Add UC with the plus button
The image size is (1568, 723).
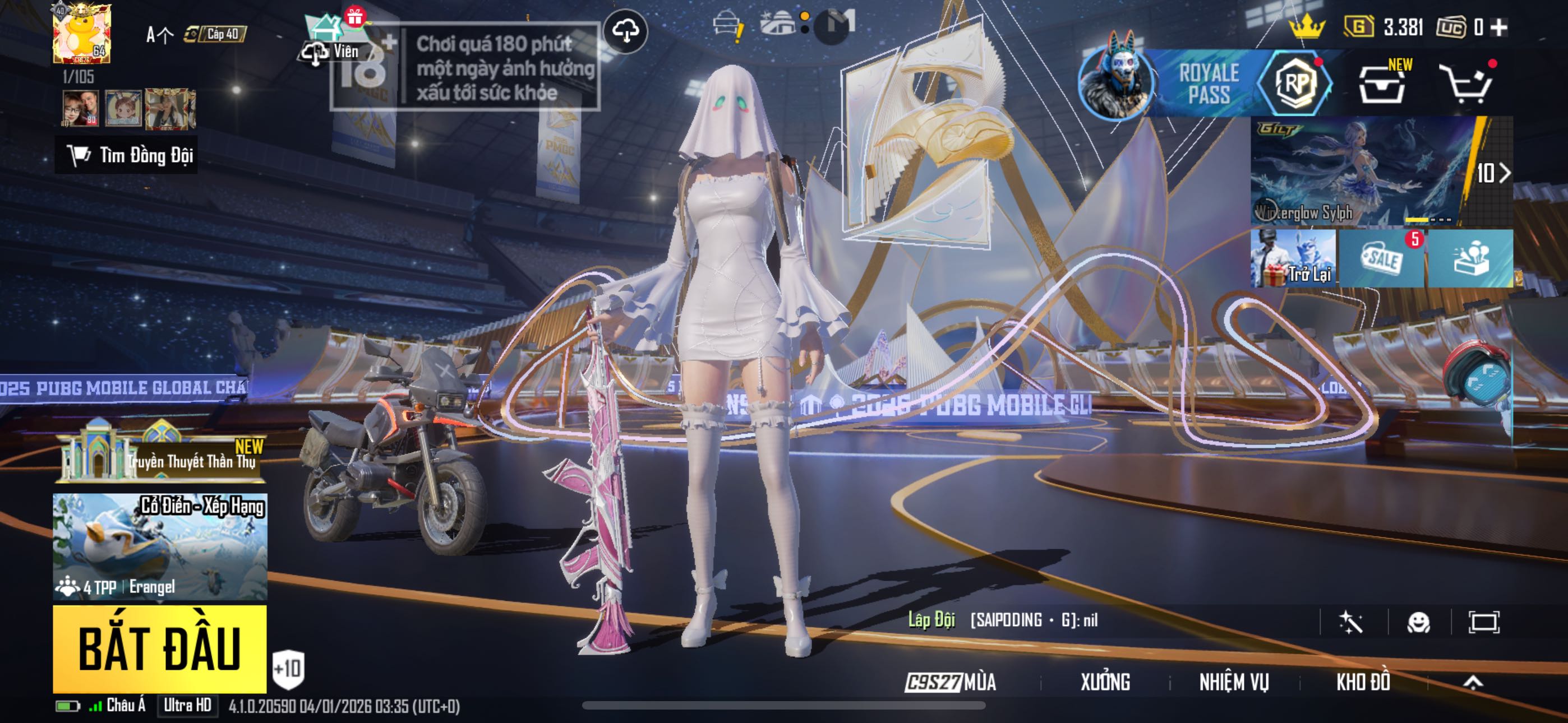click(x=1499, y=27)
